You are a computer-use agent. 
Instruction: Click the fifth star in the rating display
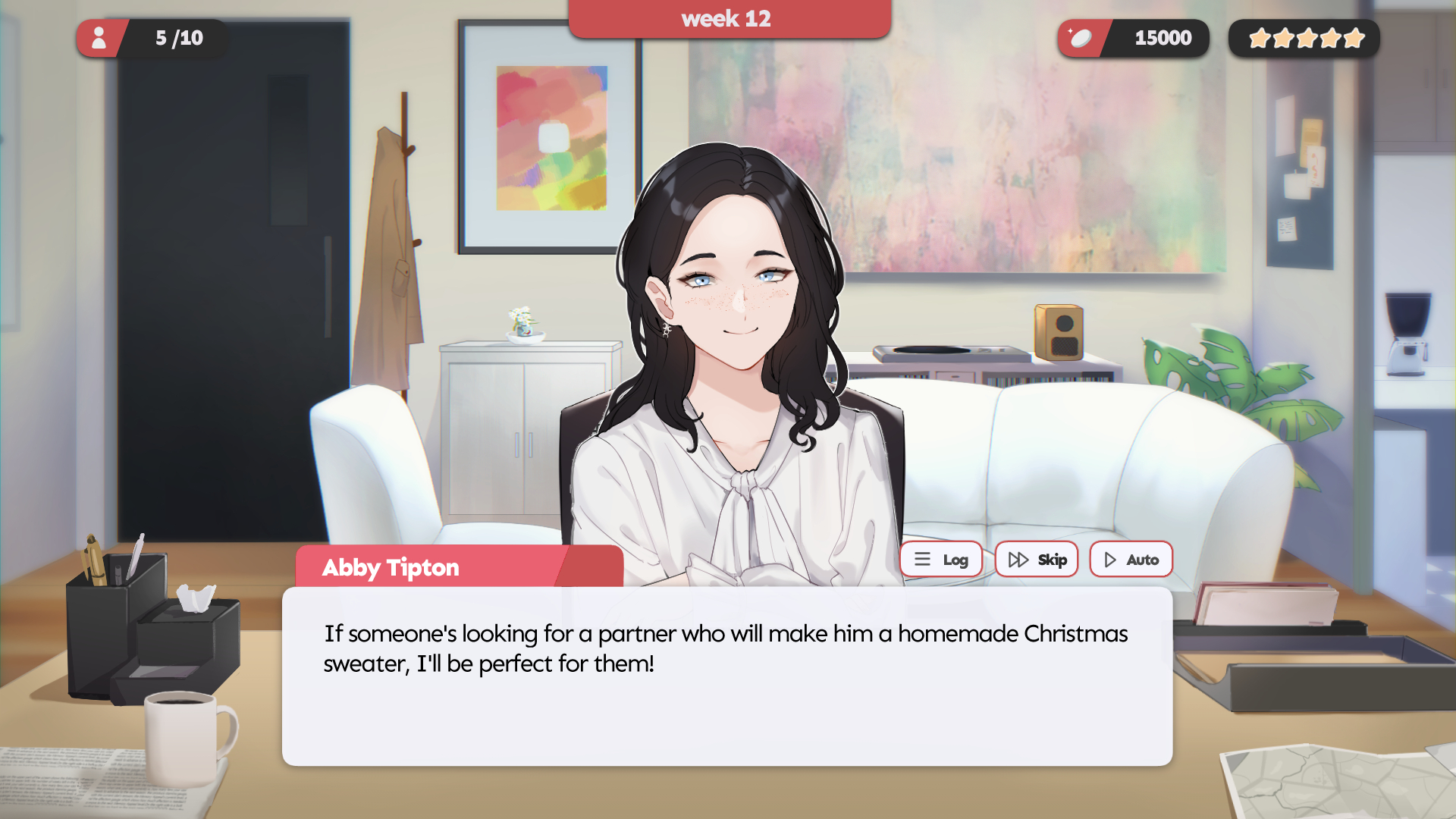1353,37
